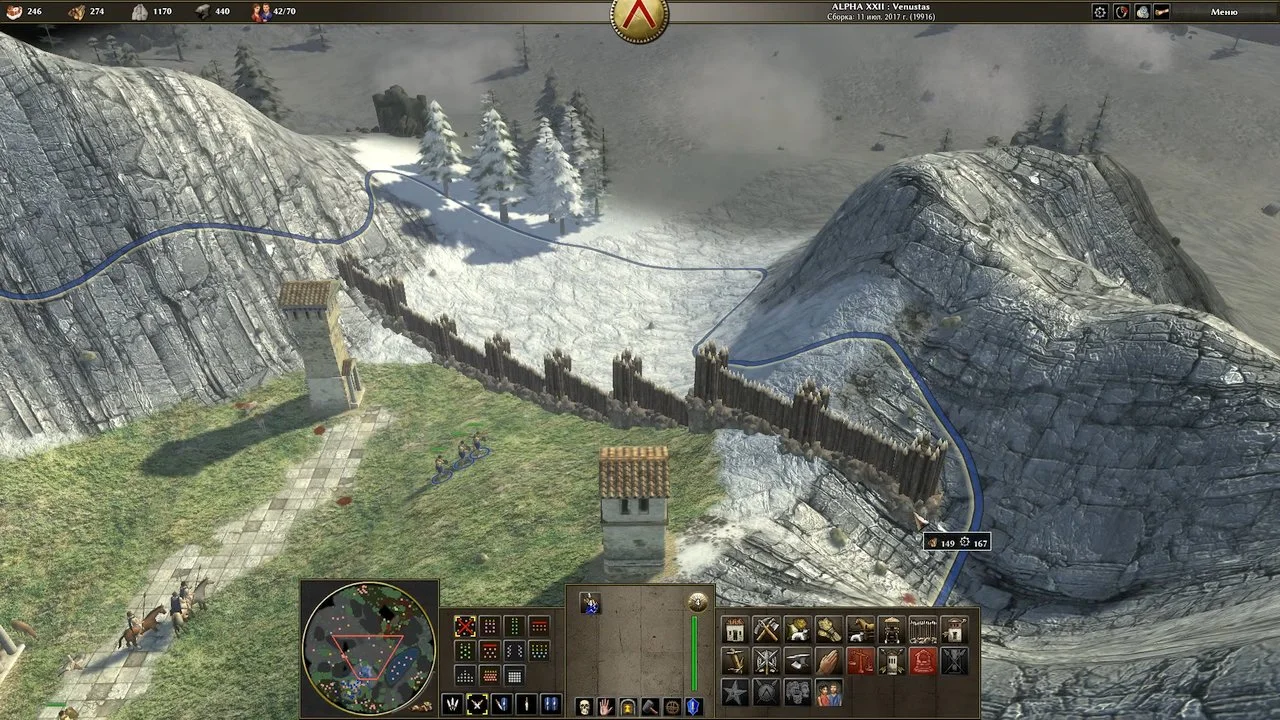Select the crossed-out null formation

[465, 626]
